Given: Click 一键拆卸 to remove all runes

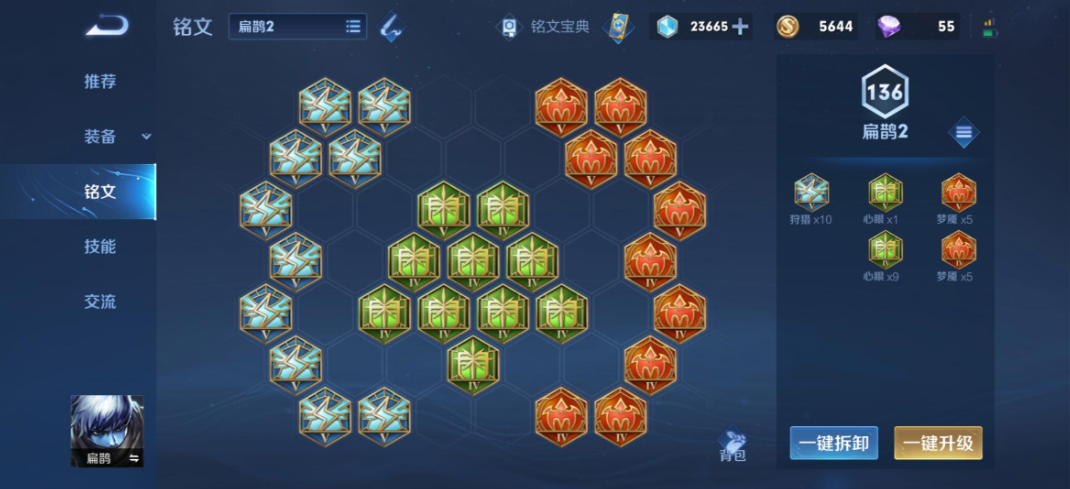Looking at the screenshot, I should point(834,443).
